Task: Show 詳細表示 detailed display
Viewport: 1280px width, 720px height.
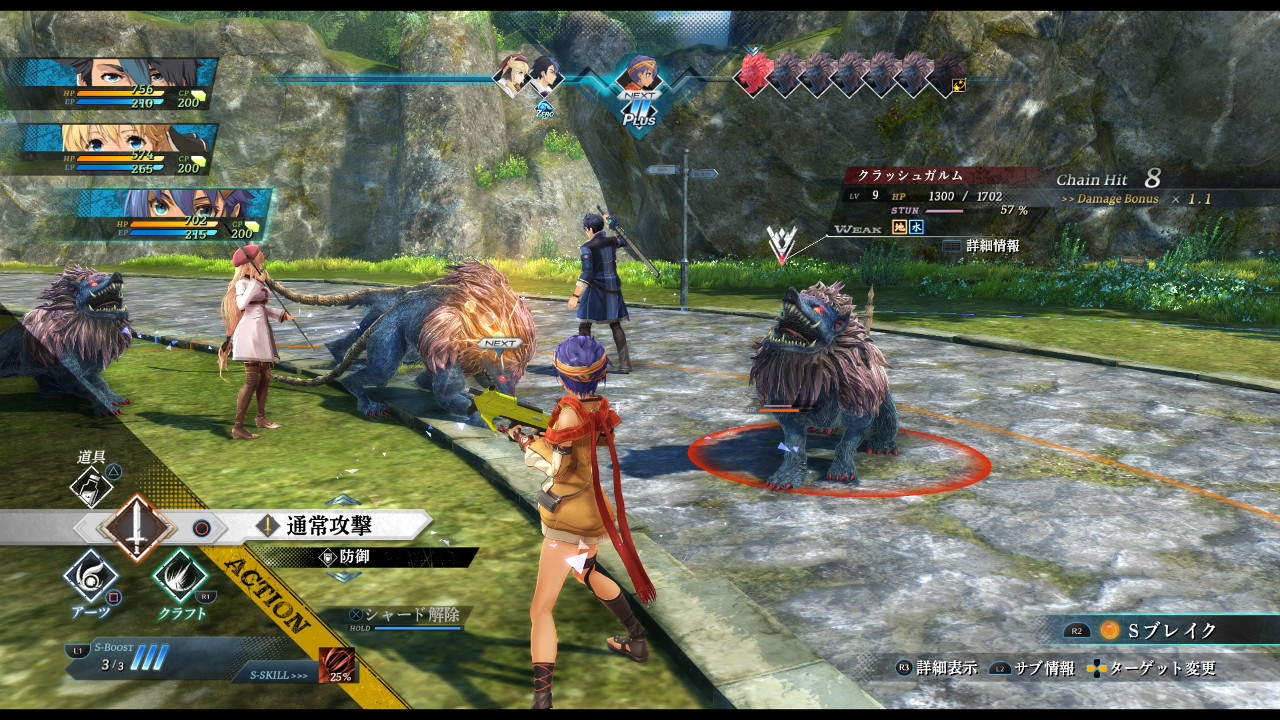Action: pyautogui.click(x=936, y=668)
